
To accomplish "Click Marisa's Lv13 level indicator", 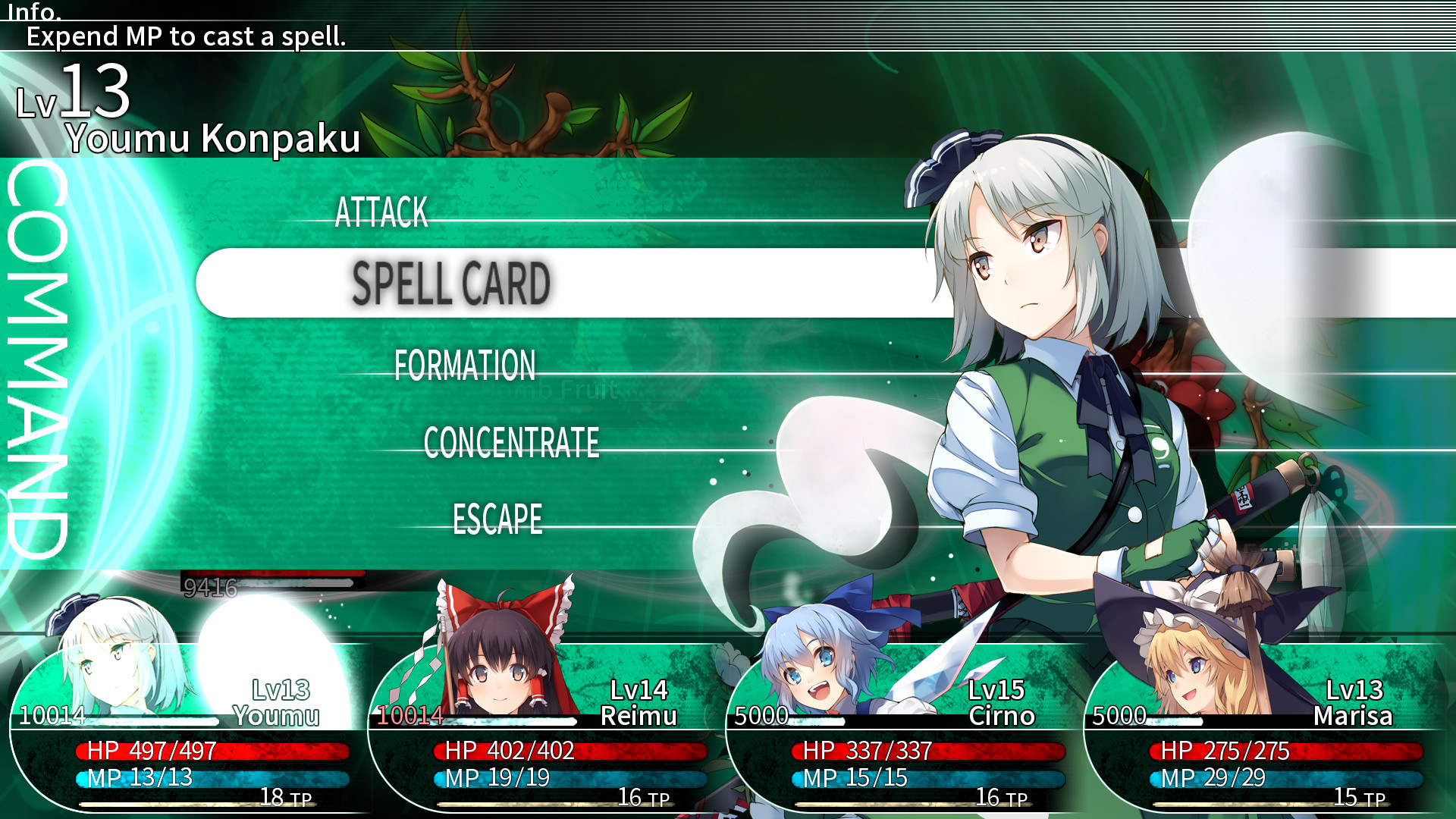I will pos(1356,690).
